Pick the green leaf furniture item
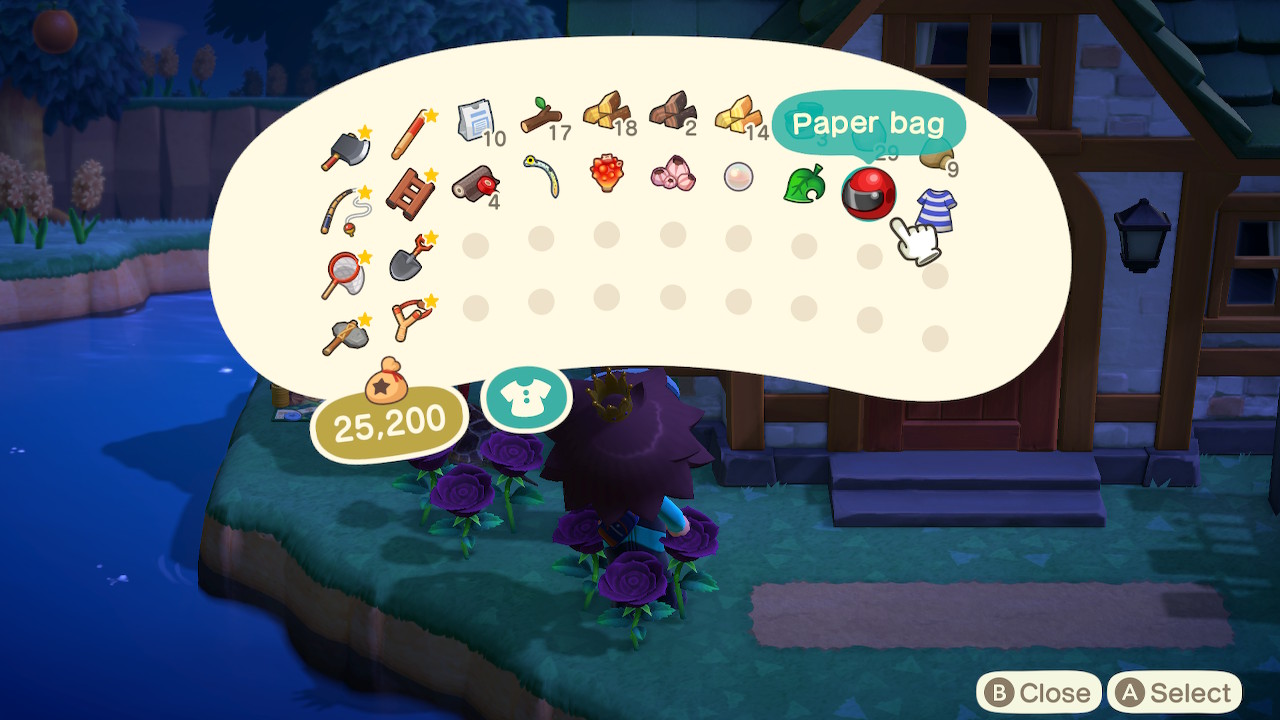Image resolution: width=1280 pixels, height=720 pixels. [803, 184]
